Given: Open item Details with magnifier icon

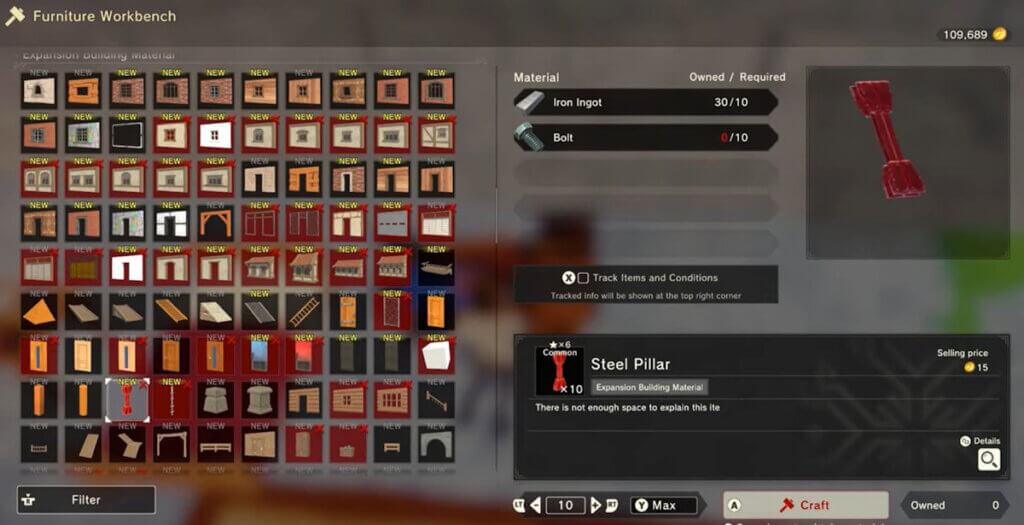Looking at the screenshot, I should (x=988, y=459).
